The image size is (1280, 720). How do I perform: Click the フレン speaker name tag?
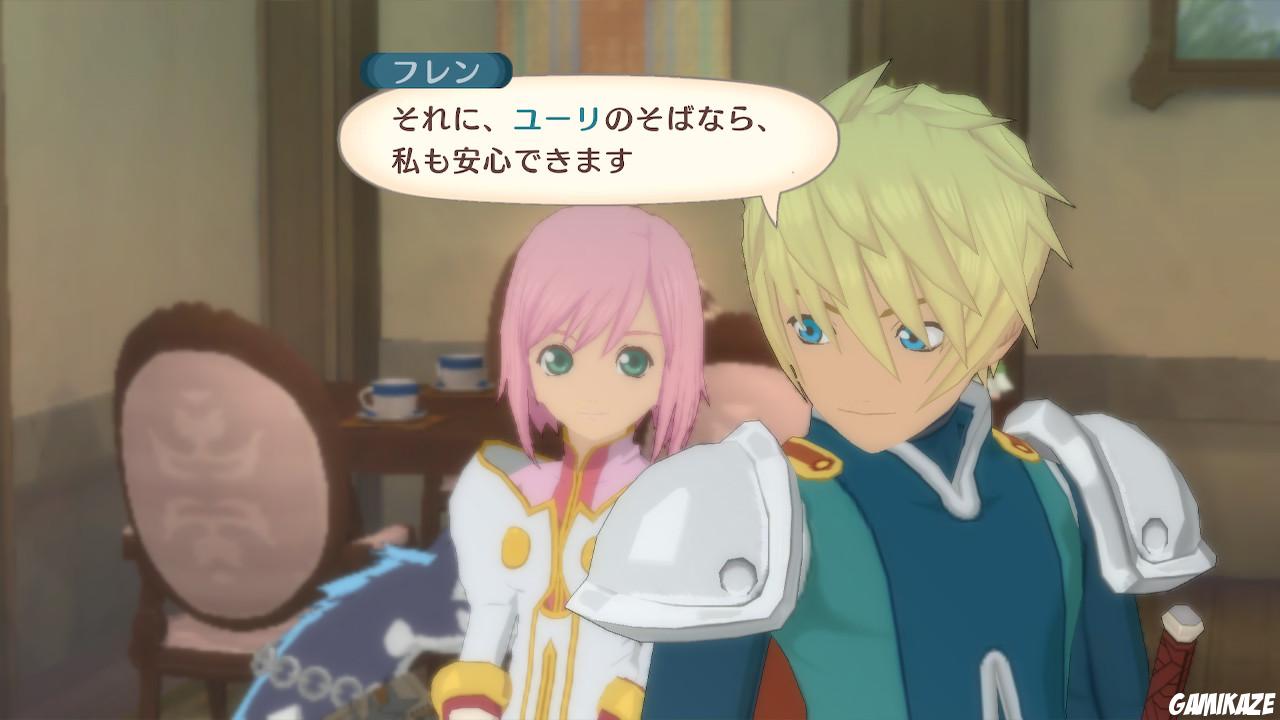437,68
